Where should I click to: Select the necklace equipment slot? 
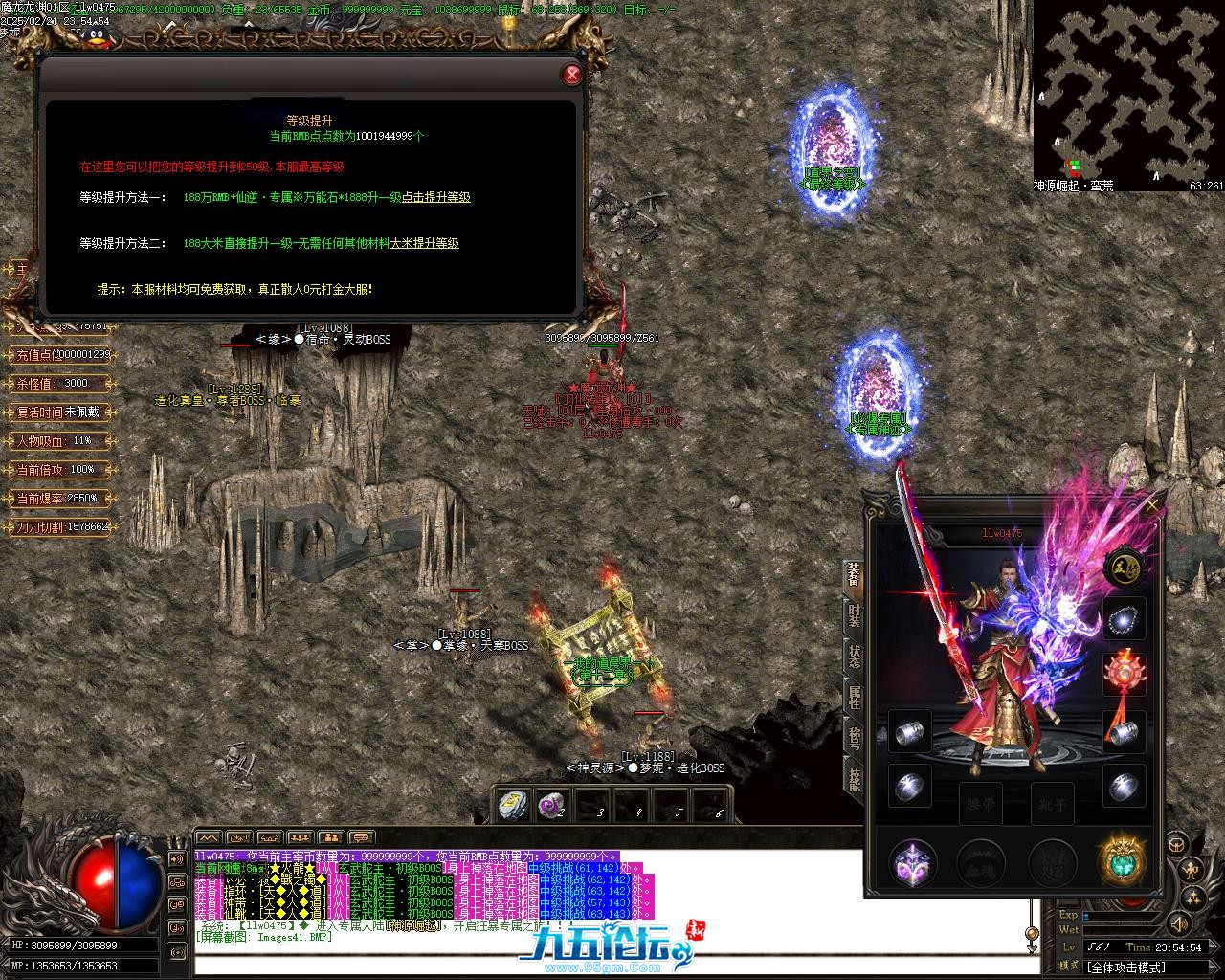(1124, 621)
